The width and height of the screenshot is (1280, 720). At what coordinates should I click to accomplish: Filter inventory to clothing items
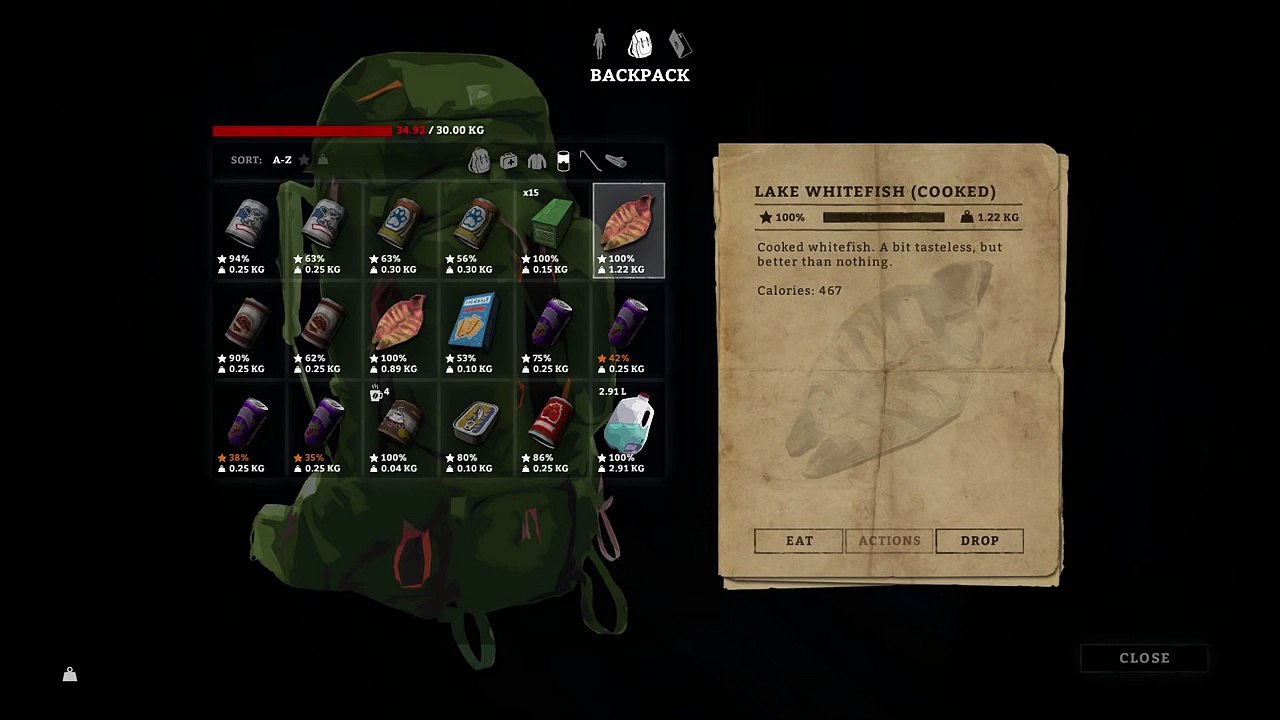pyautogui.click(x=537, y=161)
